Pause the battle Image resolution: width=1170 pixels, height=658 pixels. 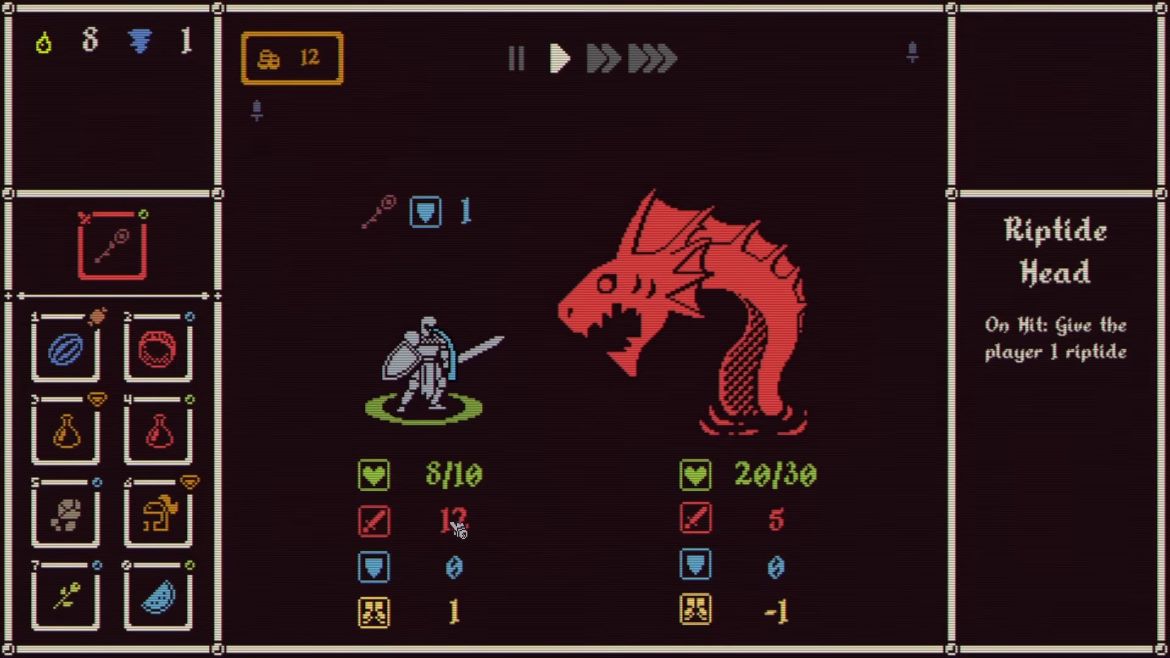(516, 59)
